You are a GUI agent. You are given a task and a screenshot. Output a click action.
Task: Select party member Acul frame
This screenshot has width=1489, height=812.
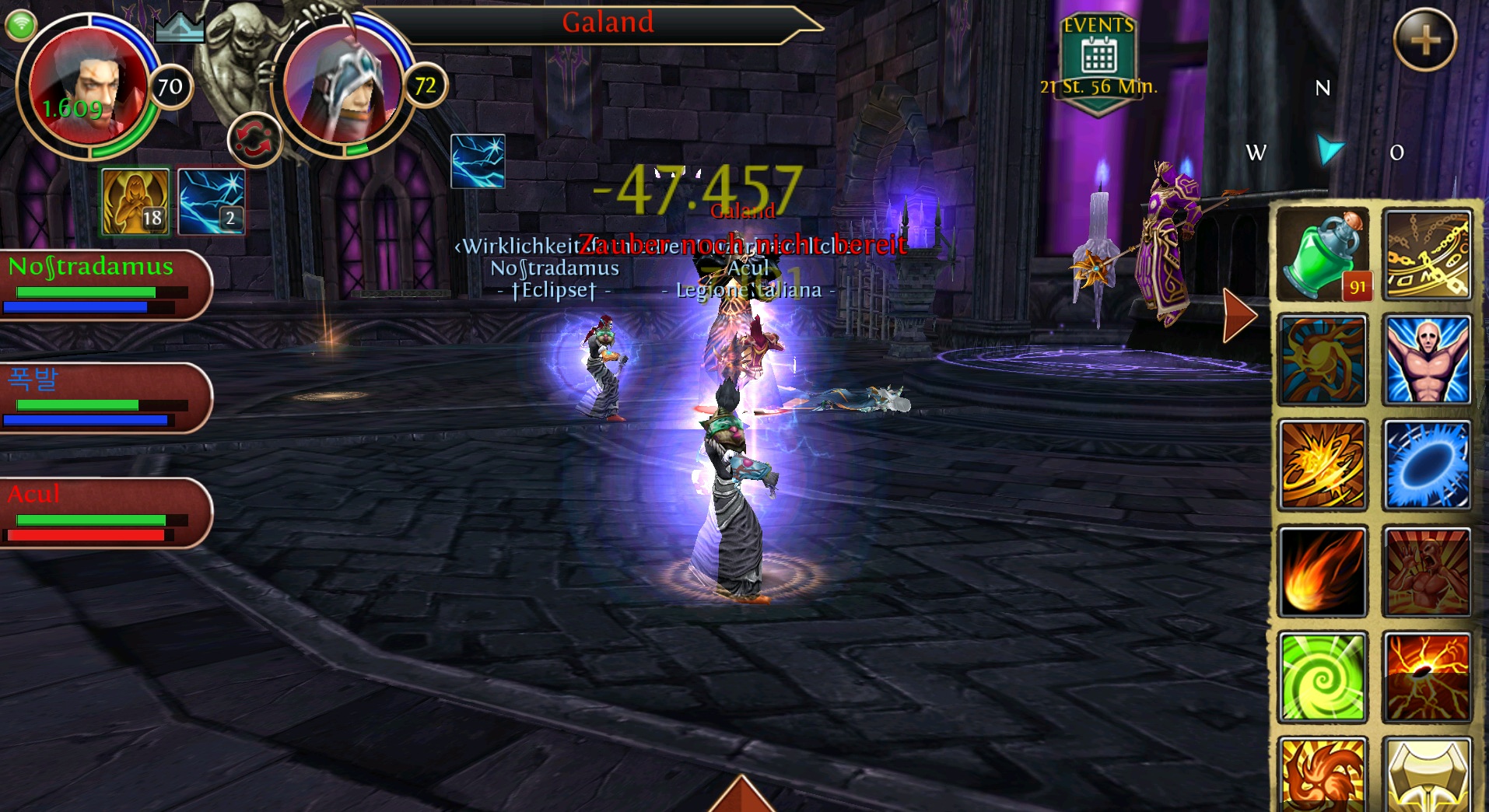click(x=101, y=513)
